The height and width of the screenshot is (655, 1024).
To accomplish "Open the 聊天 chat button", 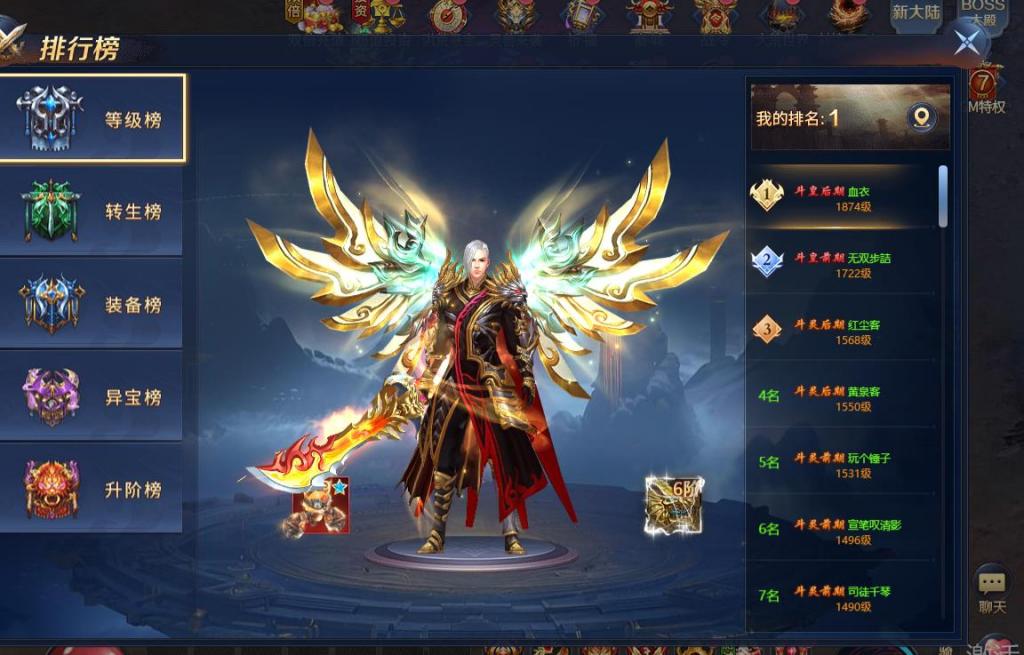I will 992,590.
